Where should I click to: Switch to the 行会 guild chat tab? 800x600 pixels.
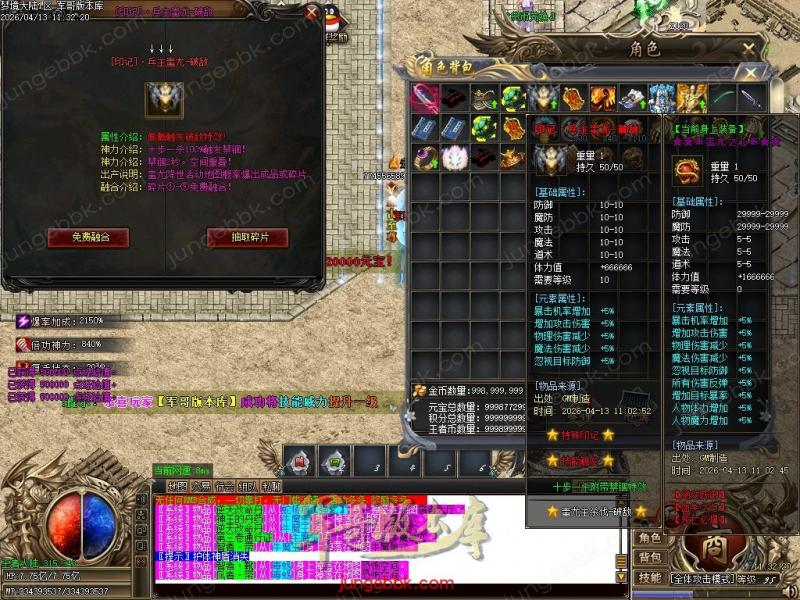[224, 486]
